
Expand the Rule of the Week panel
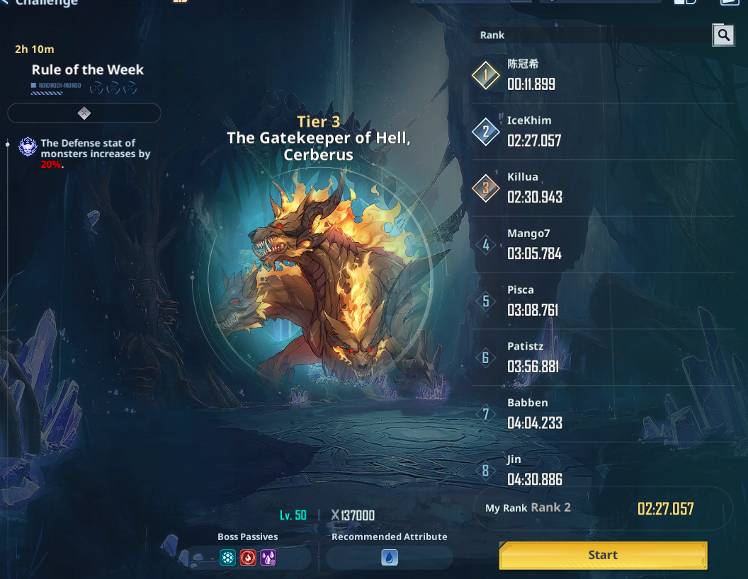click(84, 113)
